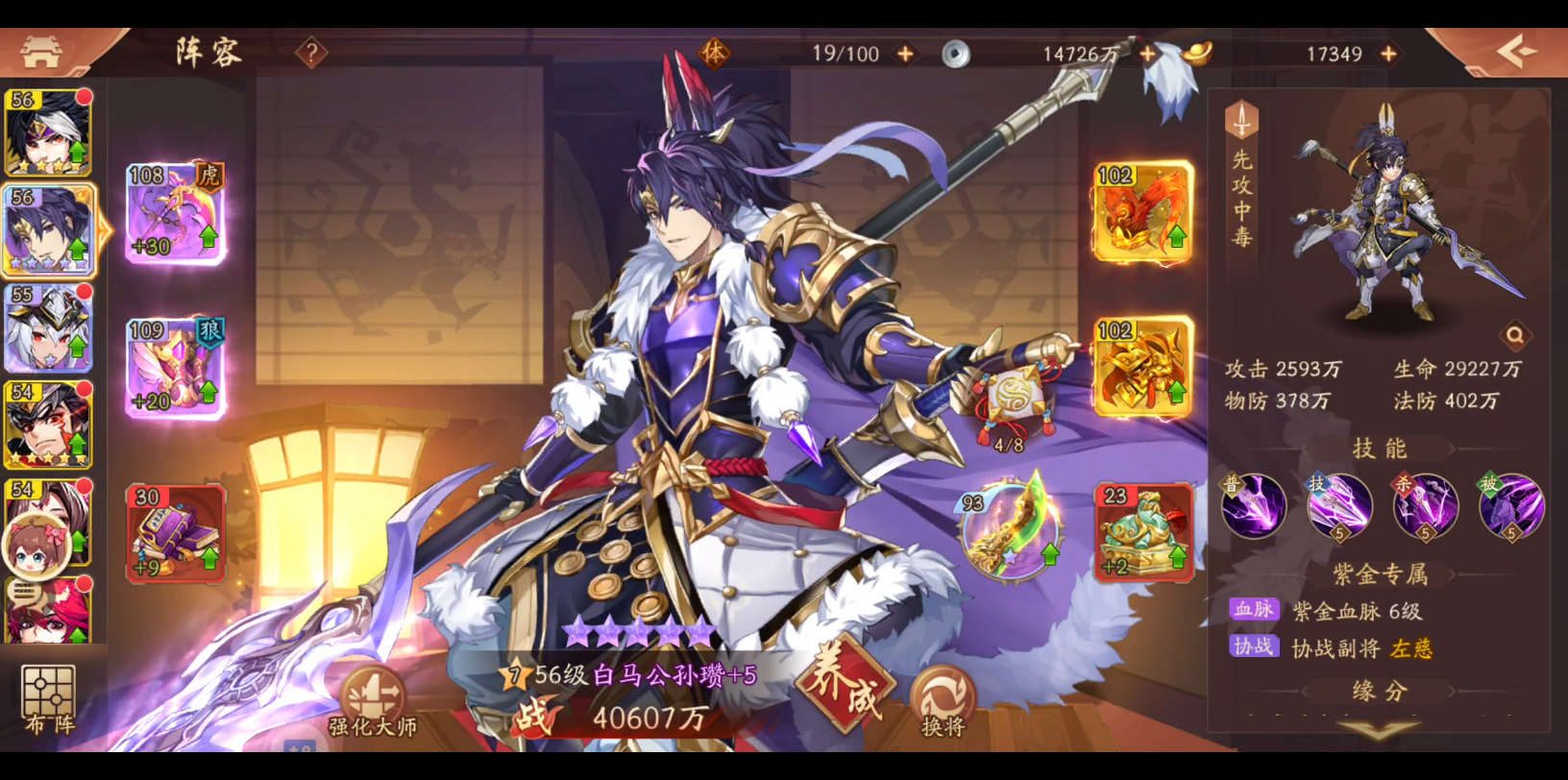This screenshot has height=780, width=1568.
Task: Open the level 93 green blade artifact
Action: pyautogui.click(x=1009, y=530)
